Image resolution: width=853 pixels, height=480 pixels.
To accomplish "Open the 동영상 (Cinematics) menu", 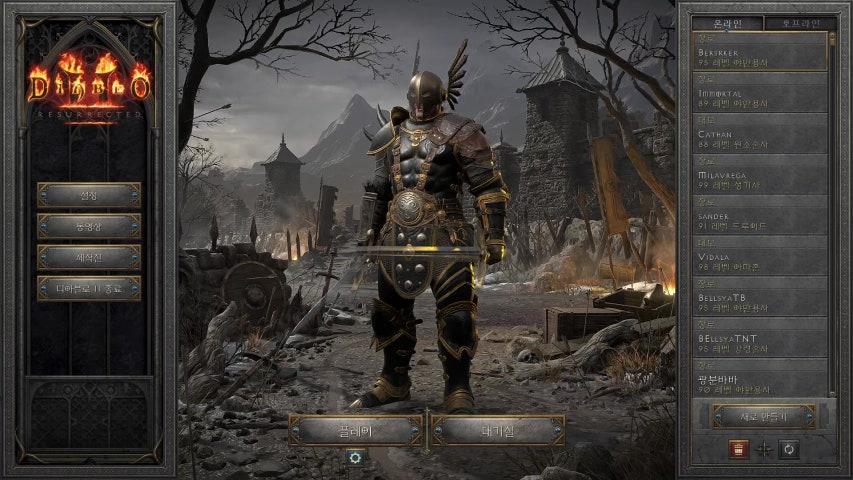I will click(x=89, y=226).
